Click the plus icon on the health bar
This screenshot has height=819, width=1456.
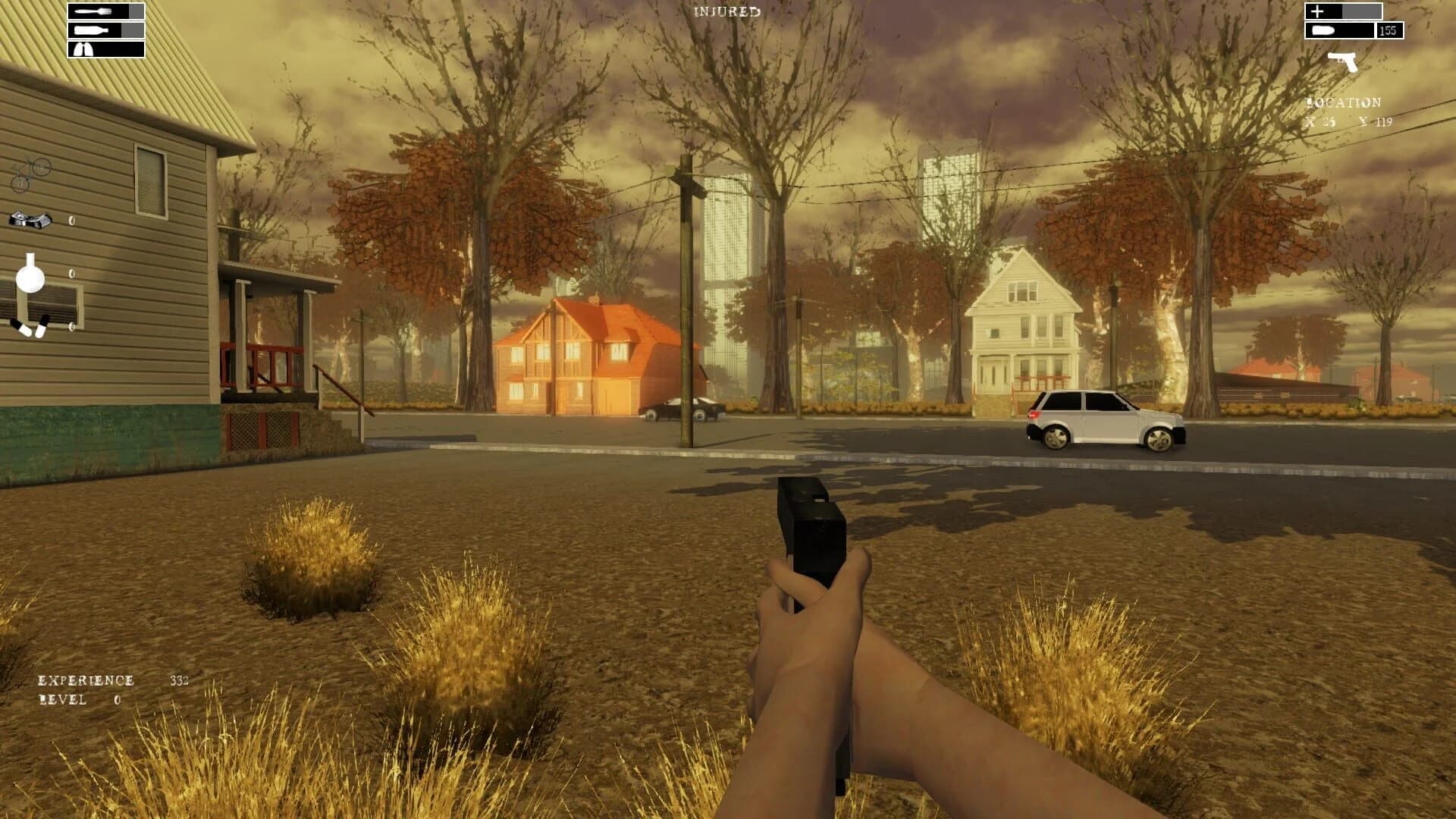[x=1318, y=11]
